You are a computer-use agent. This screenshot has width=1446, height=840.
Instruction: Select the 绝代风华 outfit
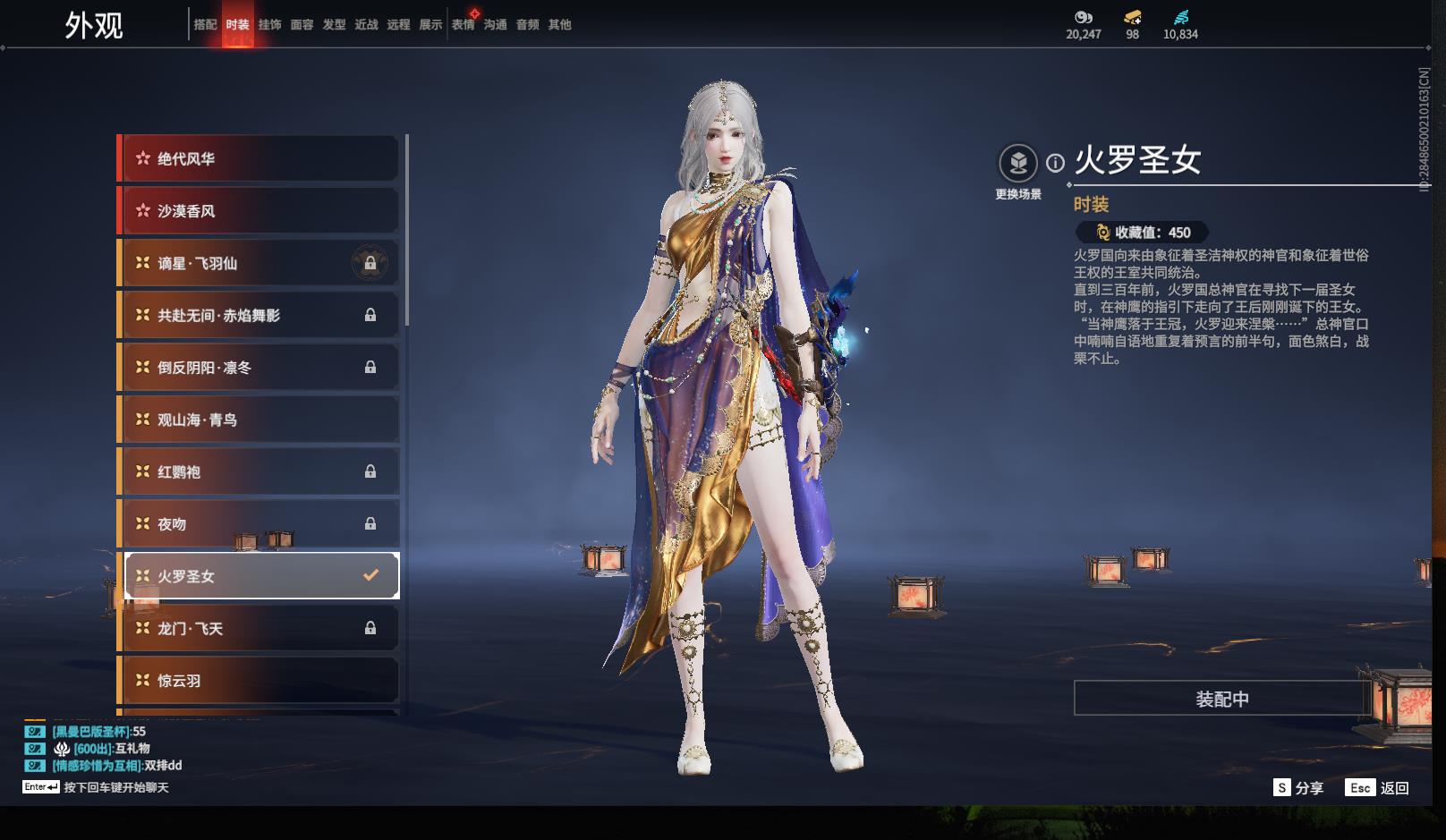coord(259,159)
